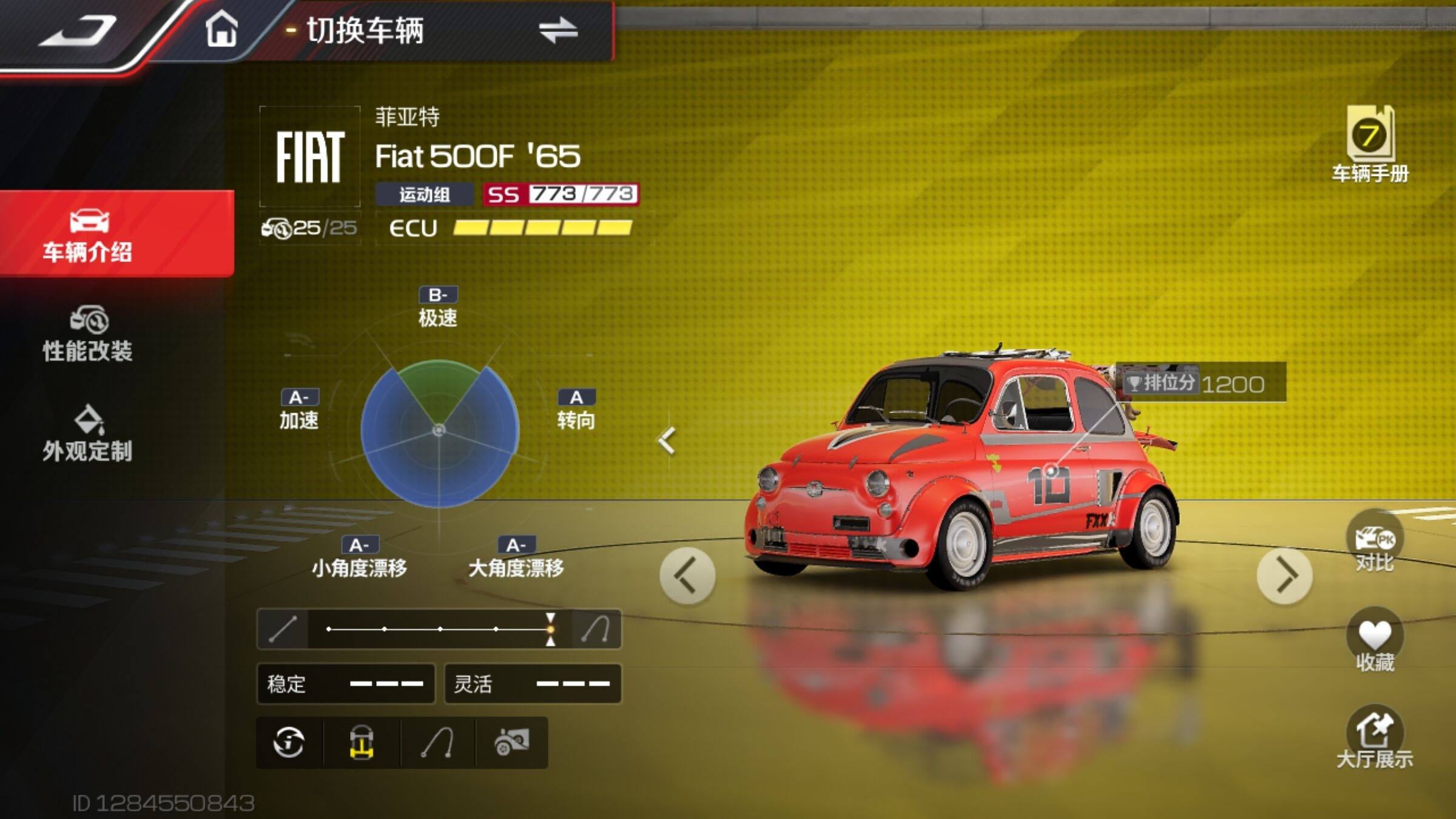Select the yellow chassis icon in toolbar
Screen dimensions: 1456x819
tap(362, 743)
